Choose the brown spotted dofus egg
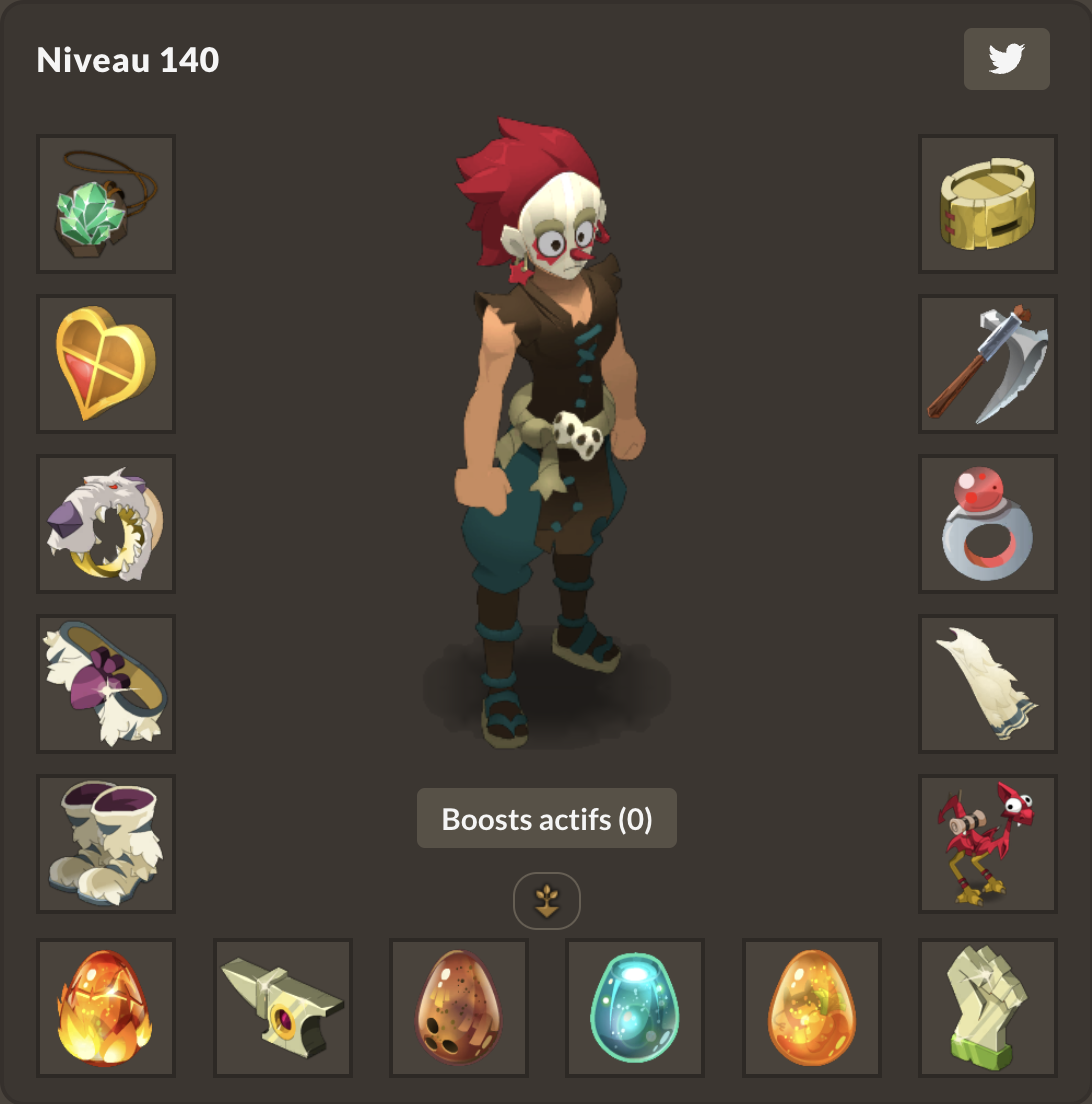The width and height of the screenshot is (1092, 1104). (x=459, y=1008)
